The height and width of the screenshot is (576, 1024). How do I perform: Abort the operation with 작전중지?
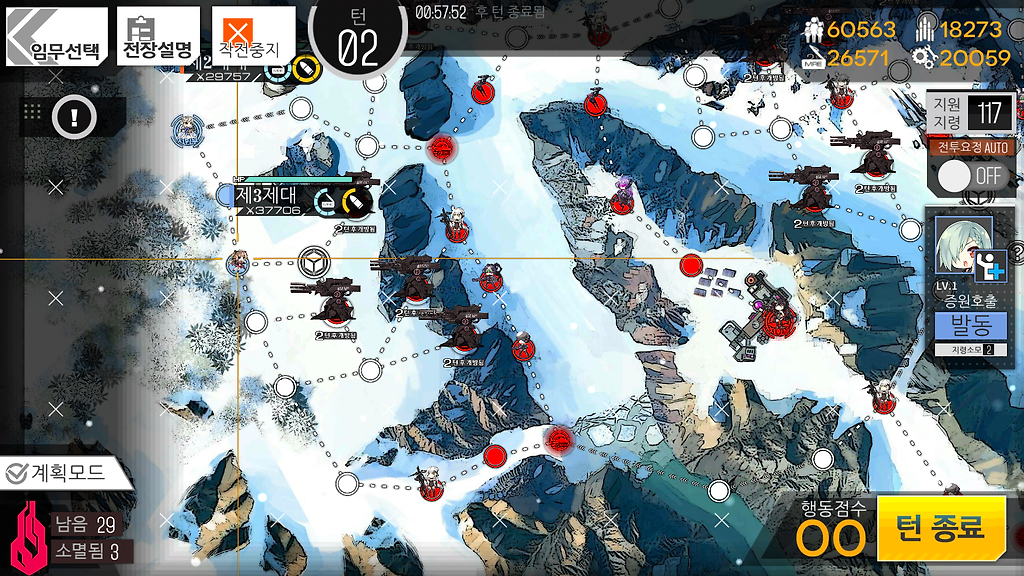[x=246, y=36]
